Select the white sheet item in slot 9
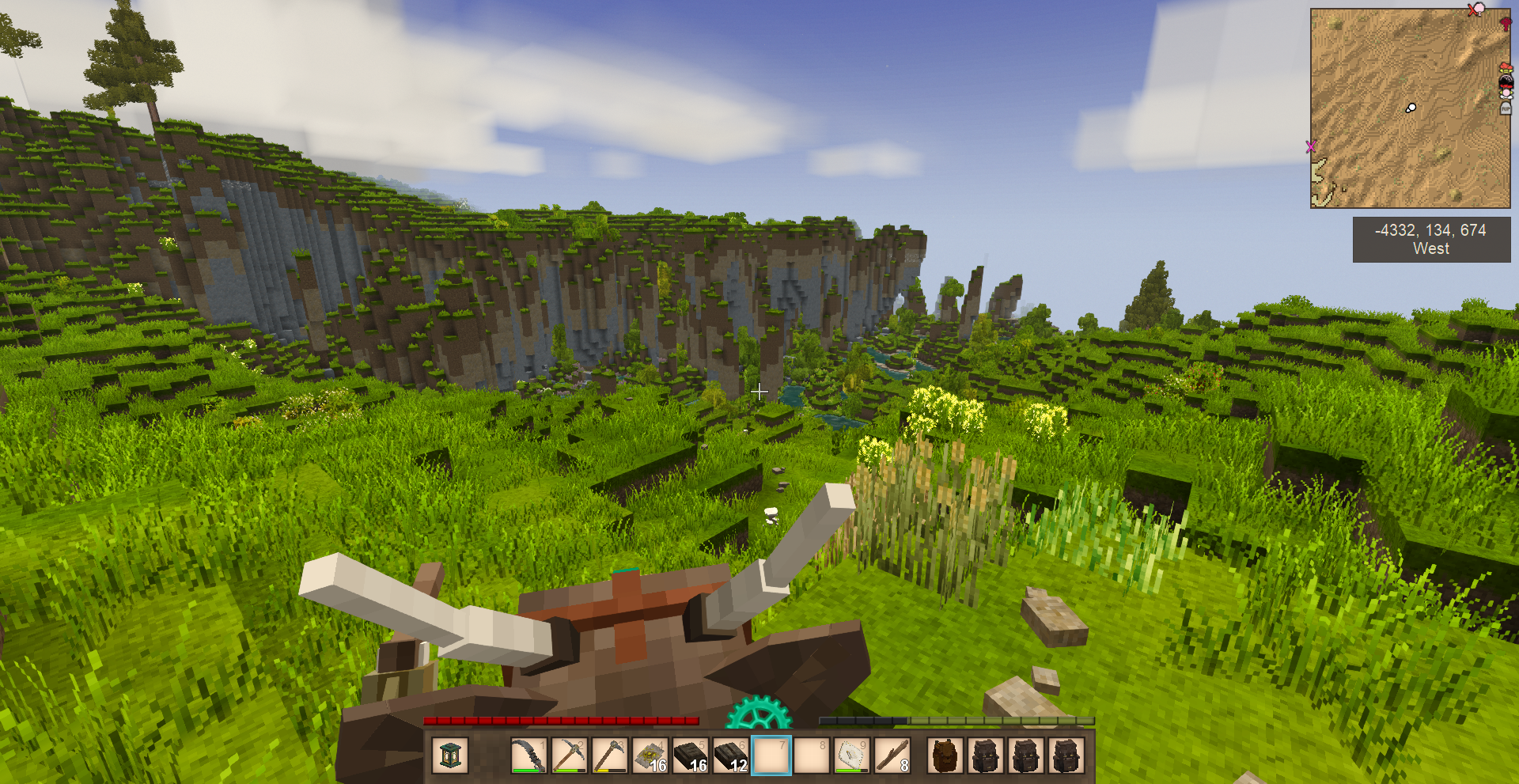 (851, 756)
